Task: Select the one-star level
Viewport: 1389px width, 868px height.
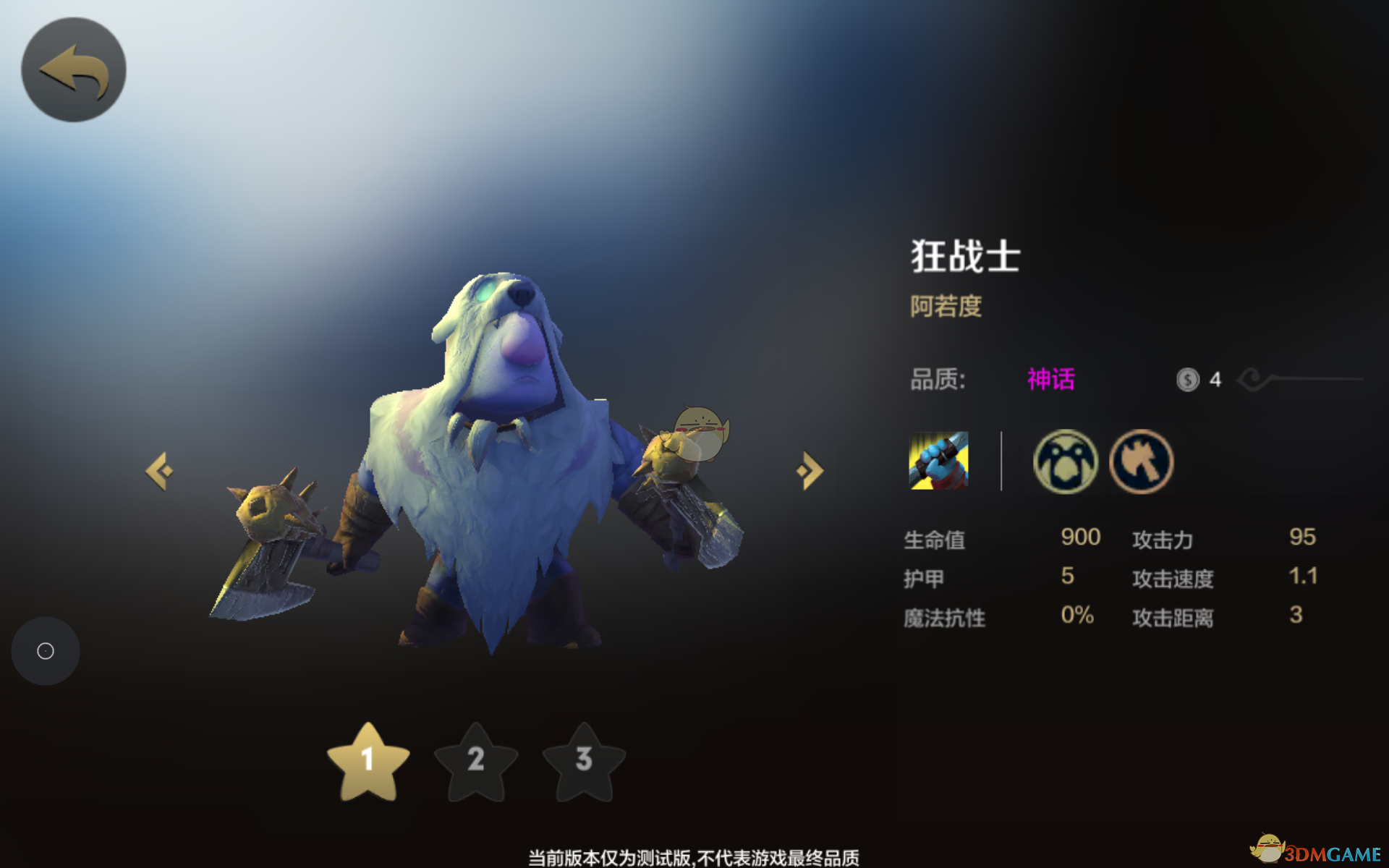Action: pos(368,762)
